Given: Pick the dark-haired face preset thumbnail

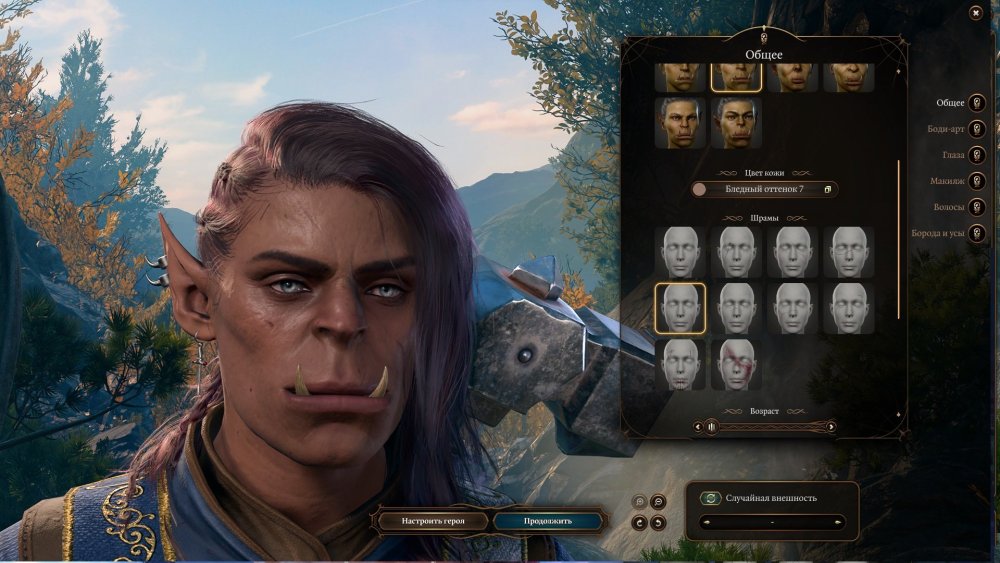Looking at the screenshot, I should coord(680,123).
